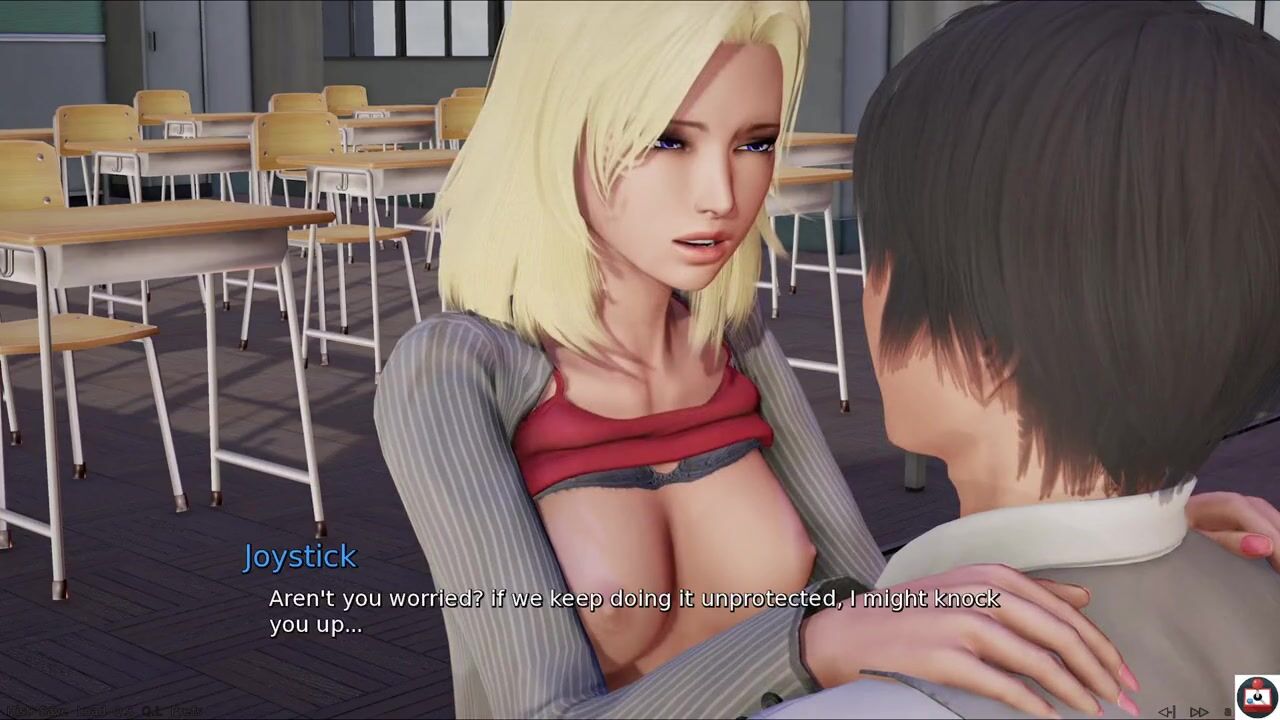
Task: Open the Save menu
Action: pyautogui.click(x=54, y=711)
